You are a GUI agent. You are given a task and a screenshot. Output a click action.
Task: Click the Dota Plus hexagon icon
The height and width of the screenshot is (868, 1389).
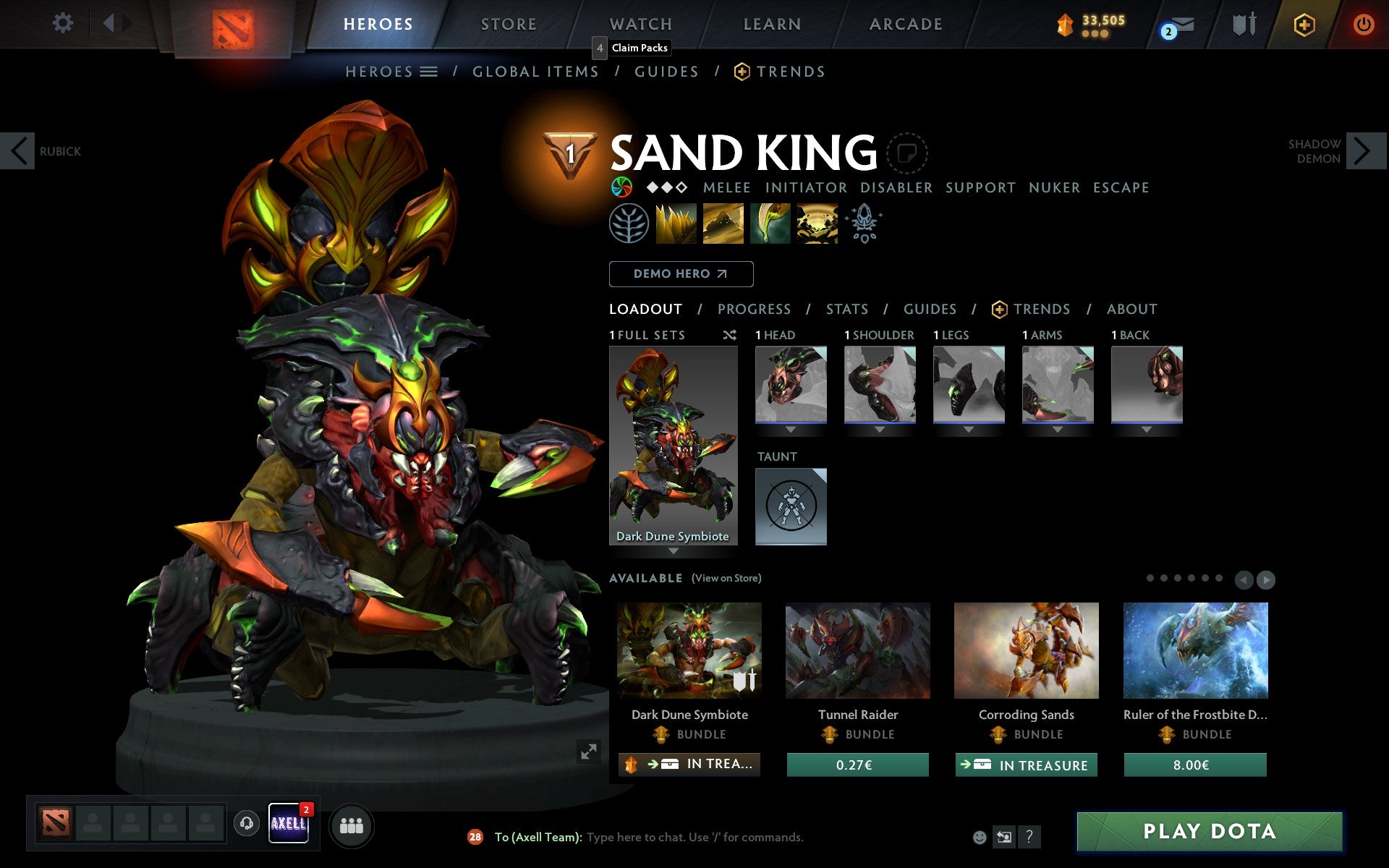tap(1304, 24)
